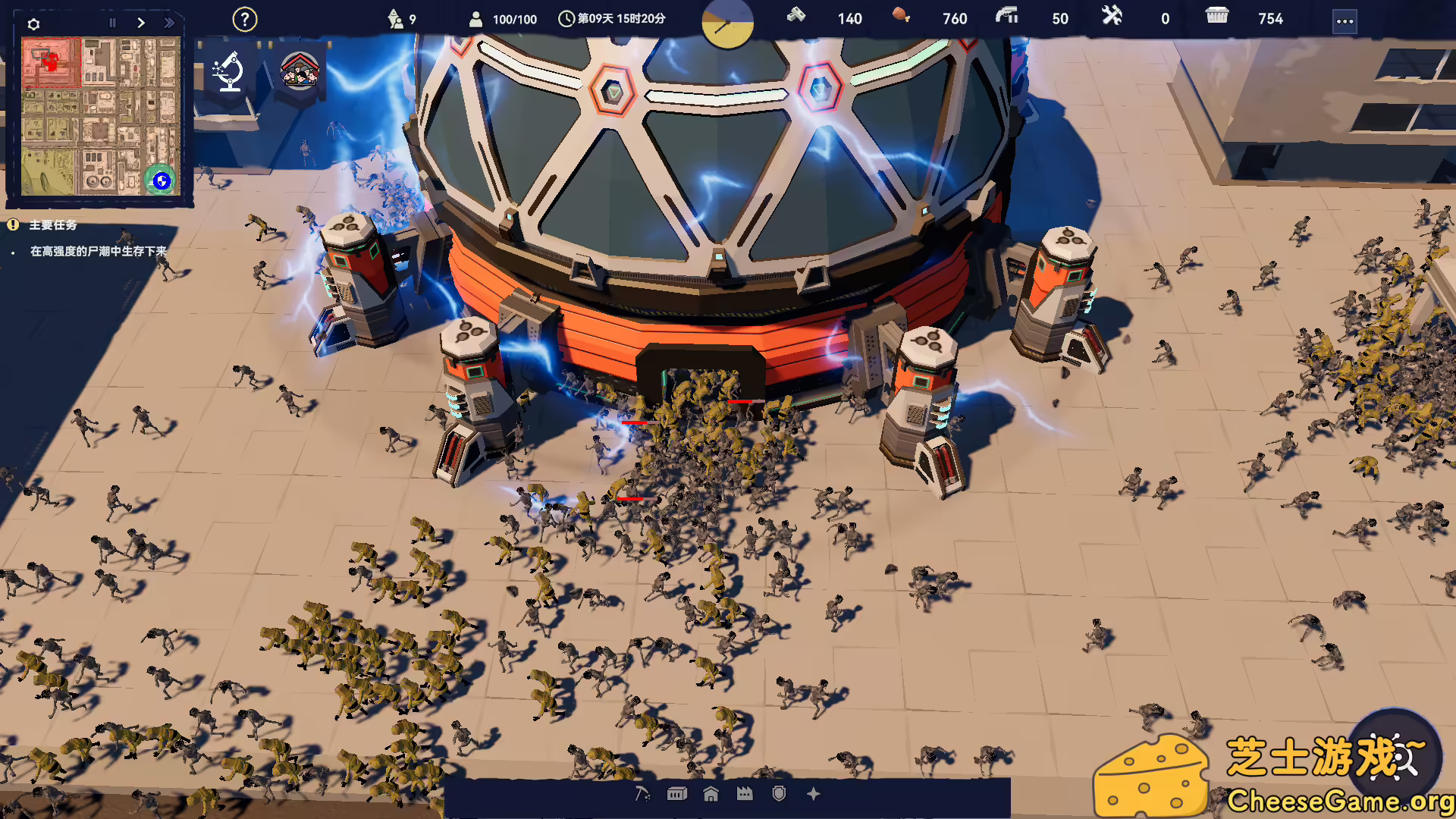1456x819 pixels.
Task: Open the microscope research panel
Action: coord(228,71)
